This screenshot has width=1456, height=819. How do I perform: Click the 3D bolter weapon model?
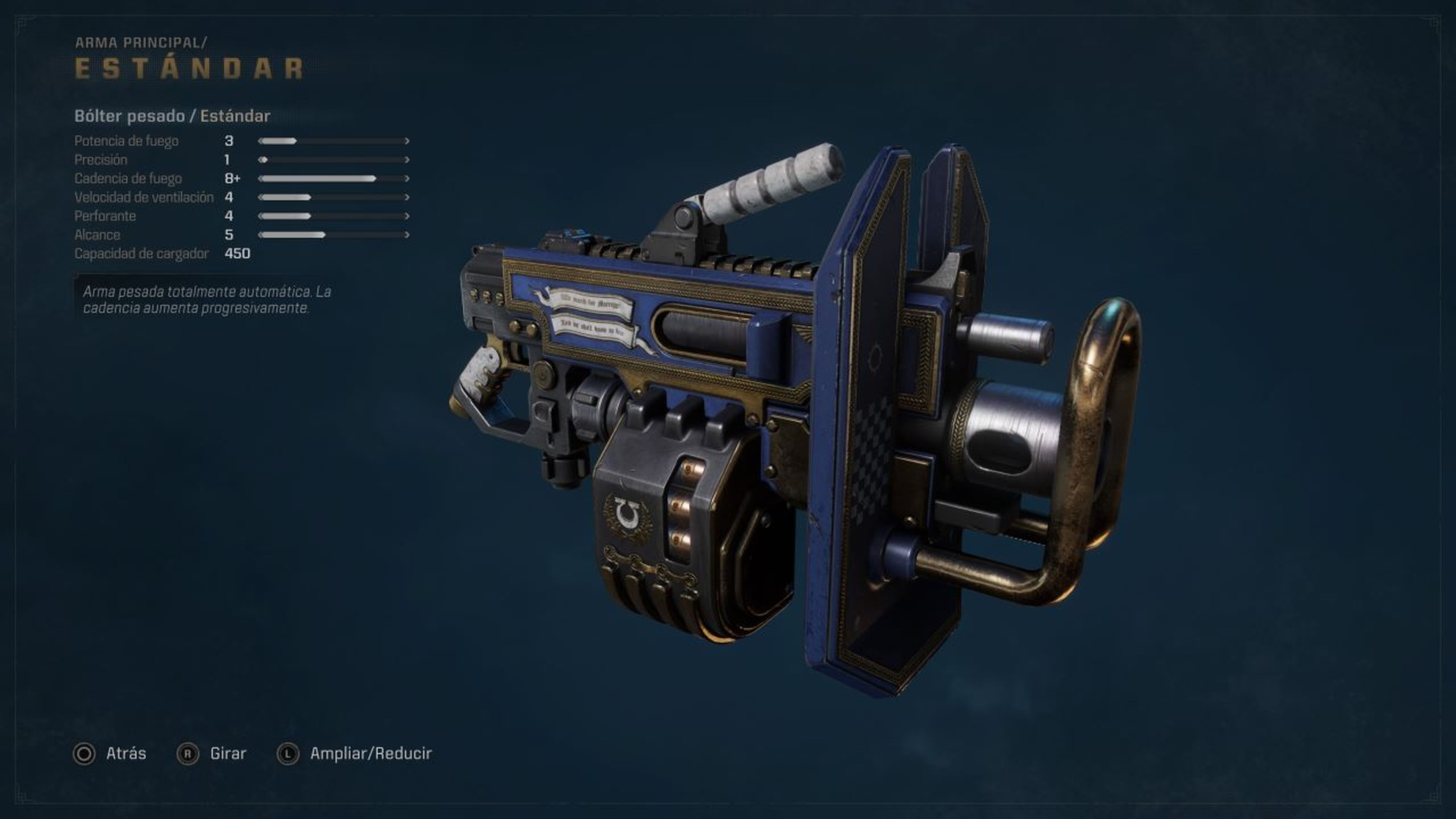click(791, 424)
